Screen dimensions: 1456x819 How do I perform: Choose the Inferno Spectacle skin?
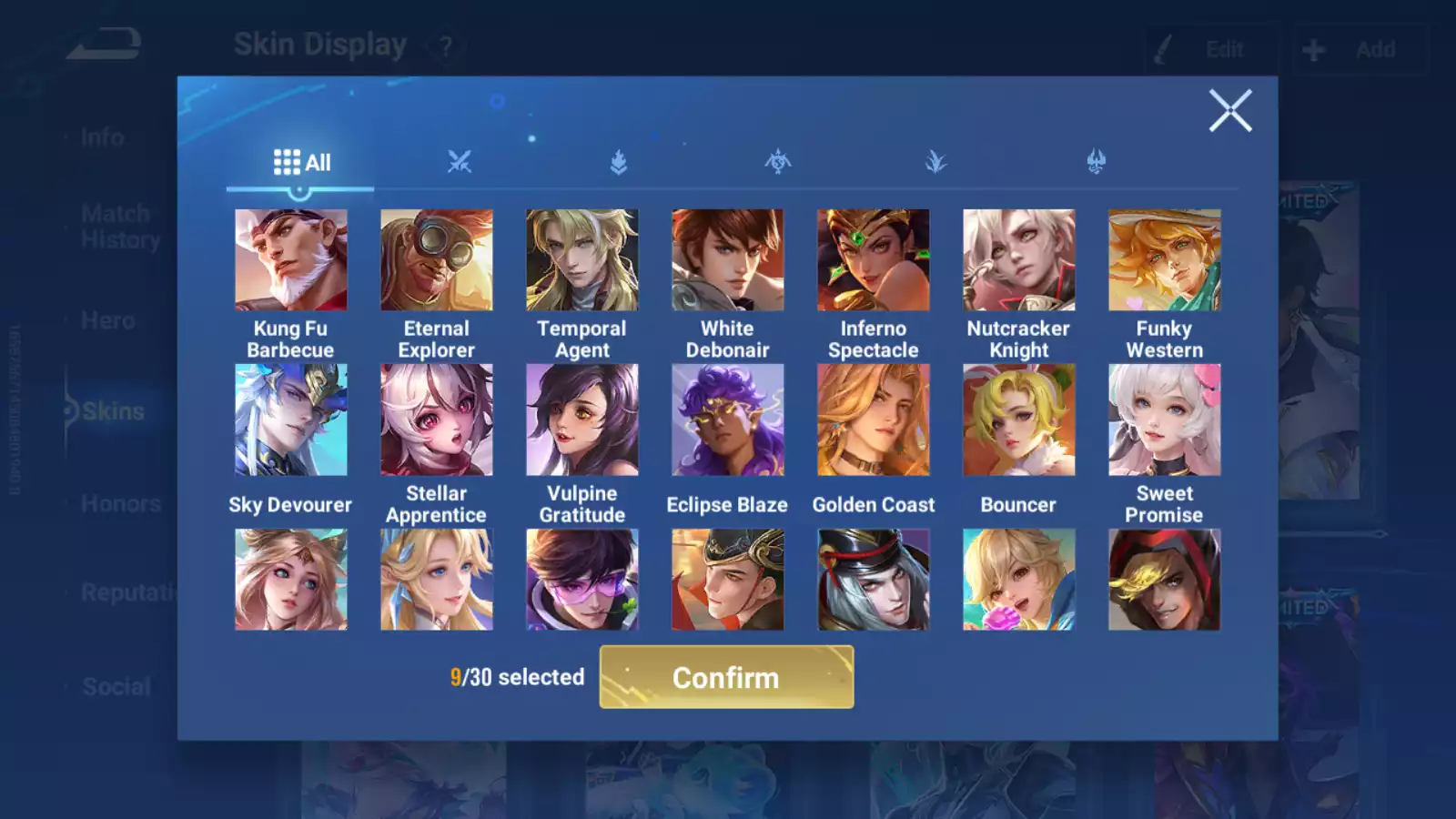(x=873, y=260)
